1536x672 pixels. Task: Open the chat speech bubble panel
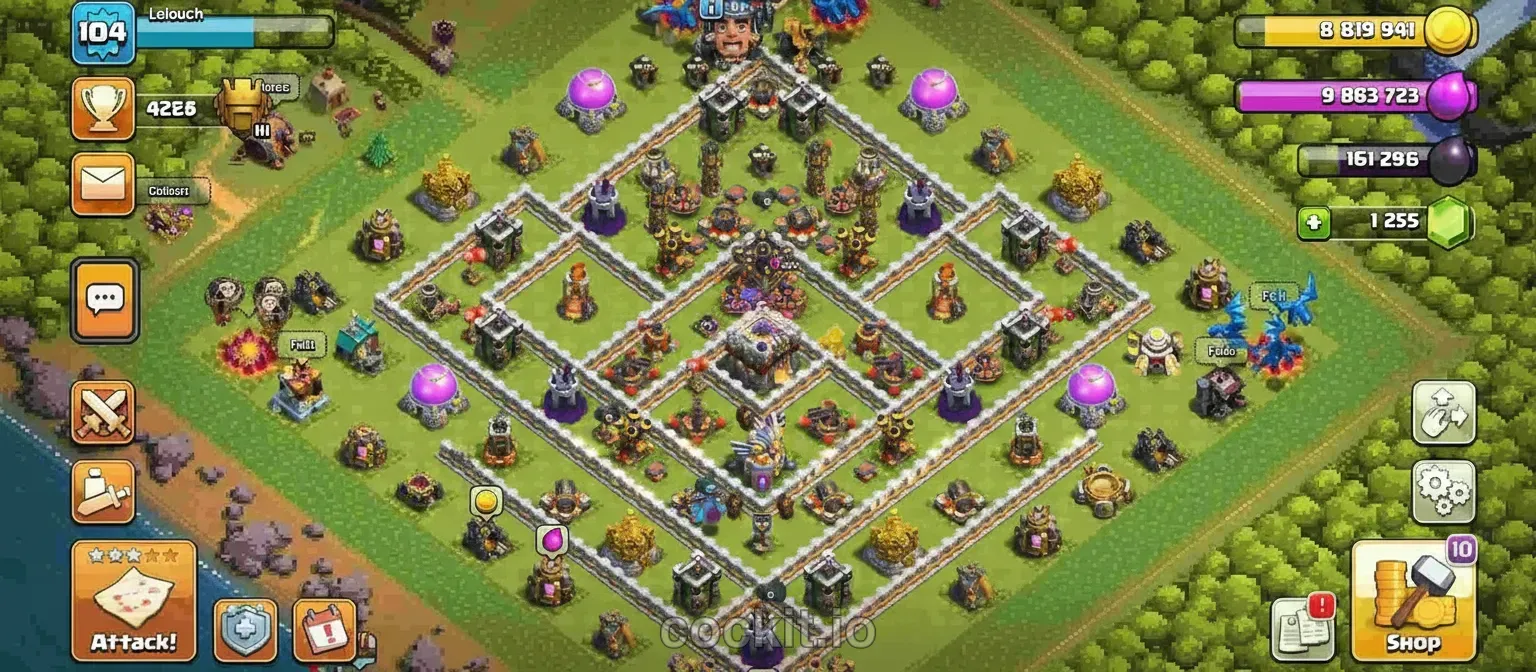point(104,300)
